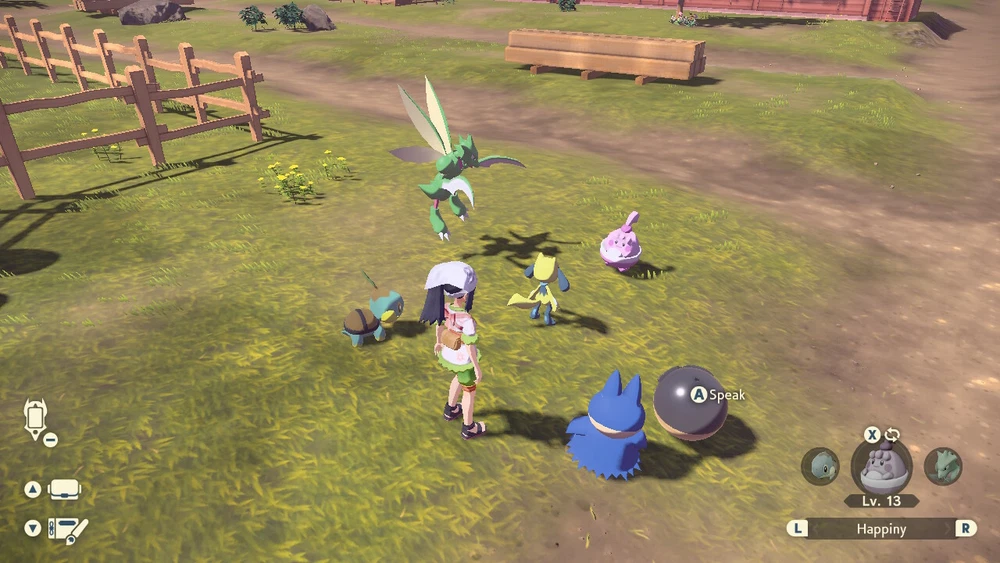Open the Arc Phone map icon

pyautogui.click(x=36, y=419)
